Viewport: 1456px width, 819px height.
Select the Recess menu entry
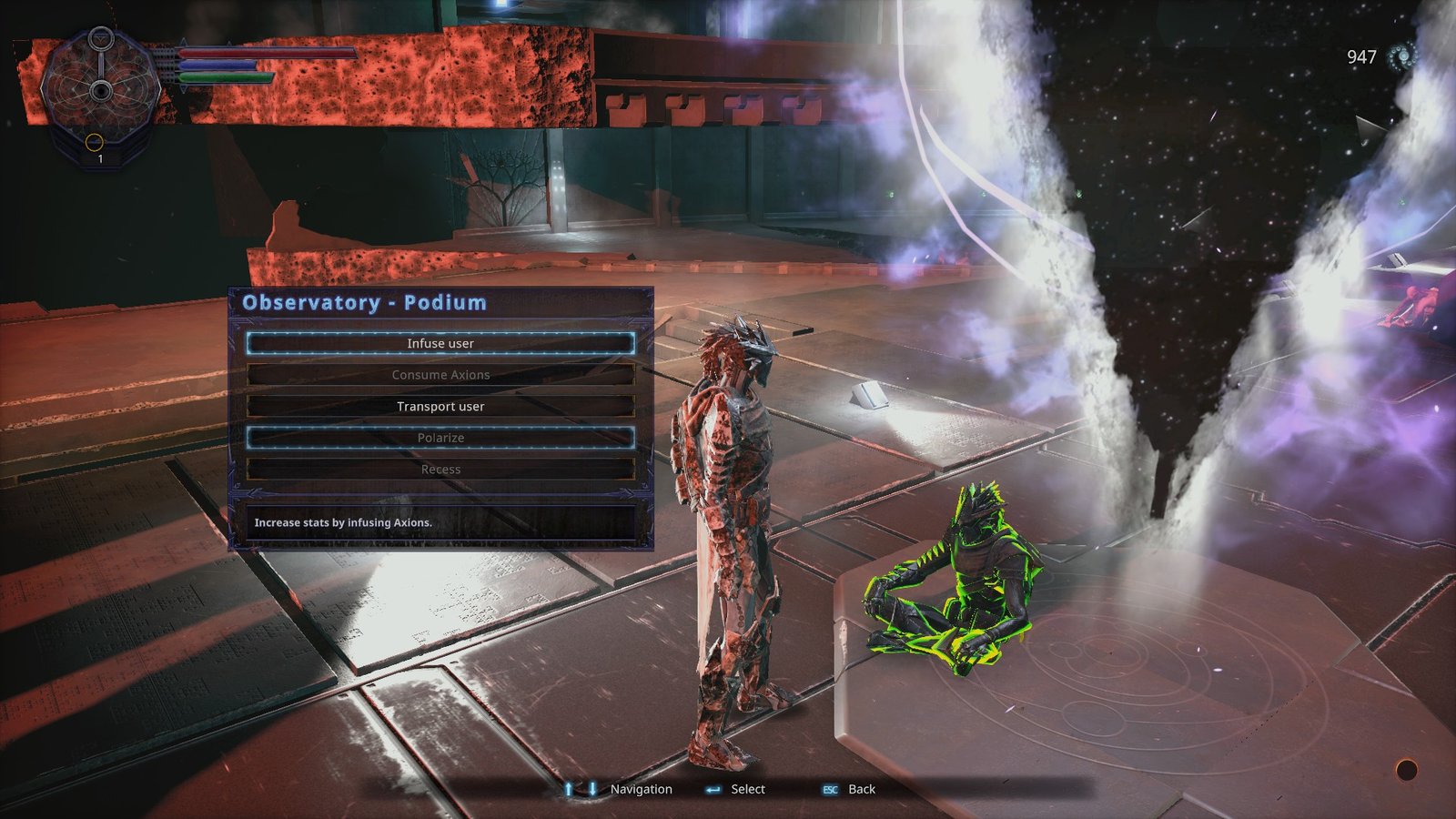click(x=440, y=470)
